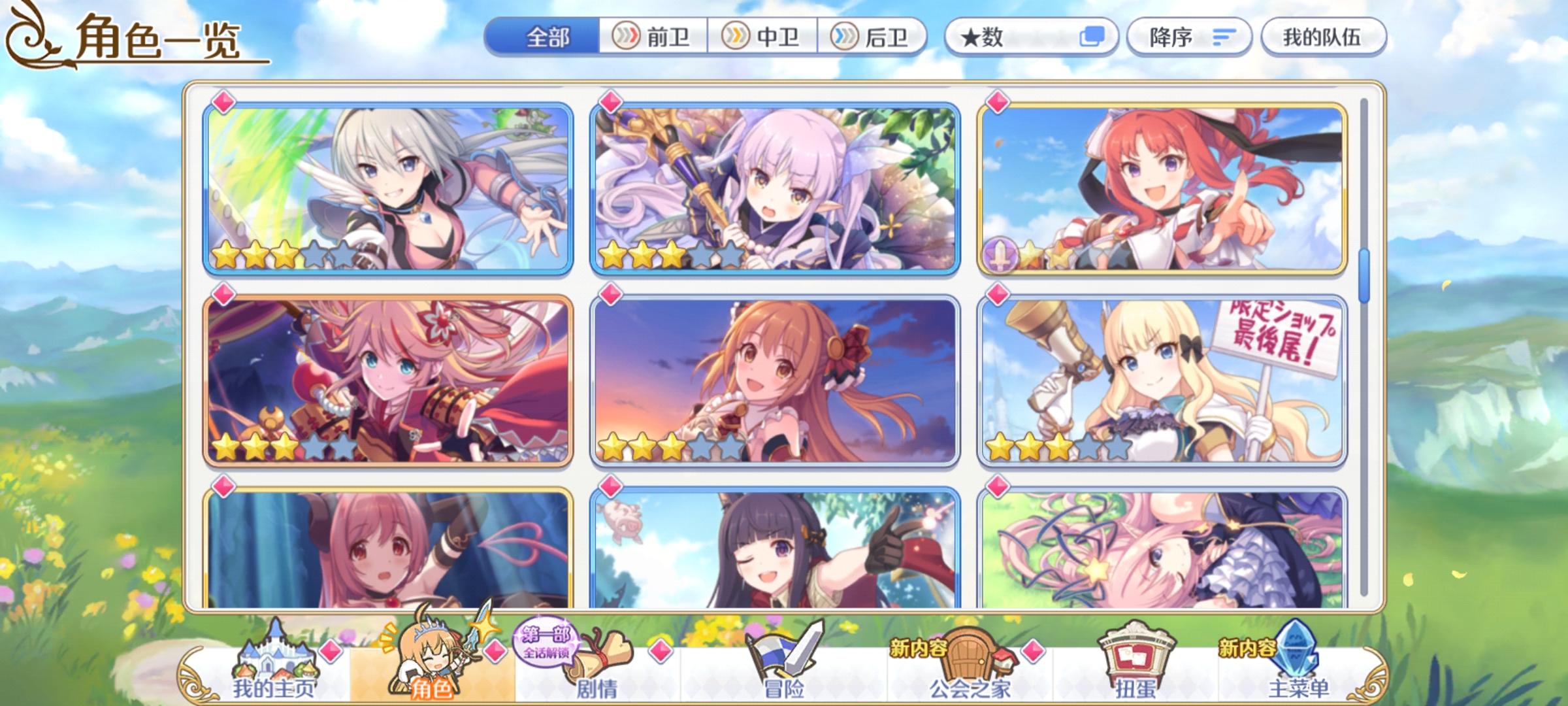
Task: Click the duplicate filter icon beside ★数
Action: pyautogui.click(x=1095, y=37)
